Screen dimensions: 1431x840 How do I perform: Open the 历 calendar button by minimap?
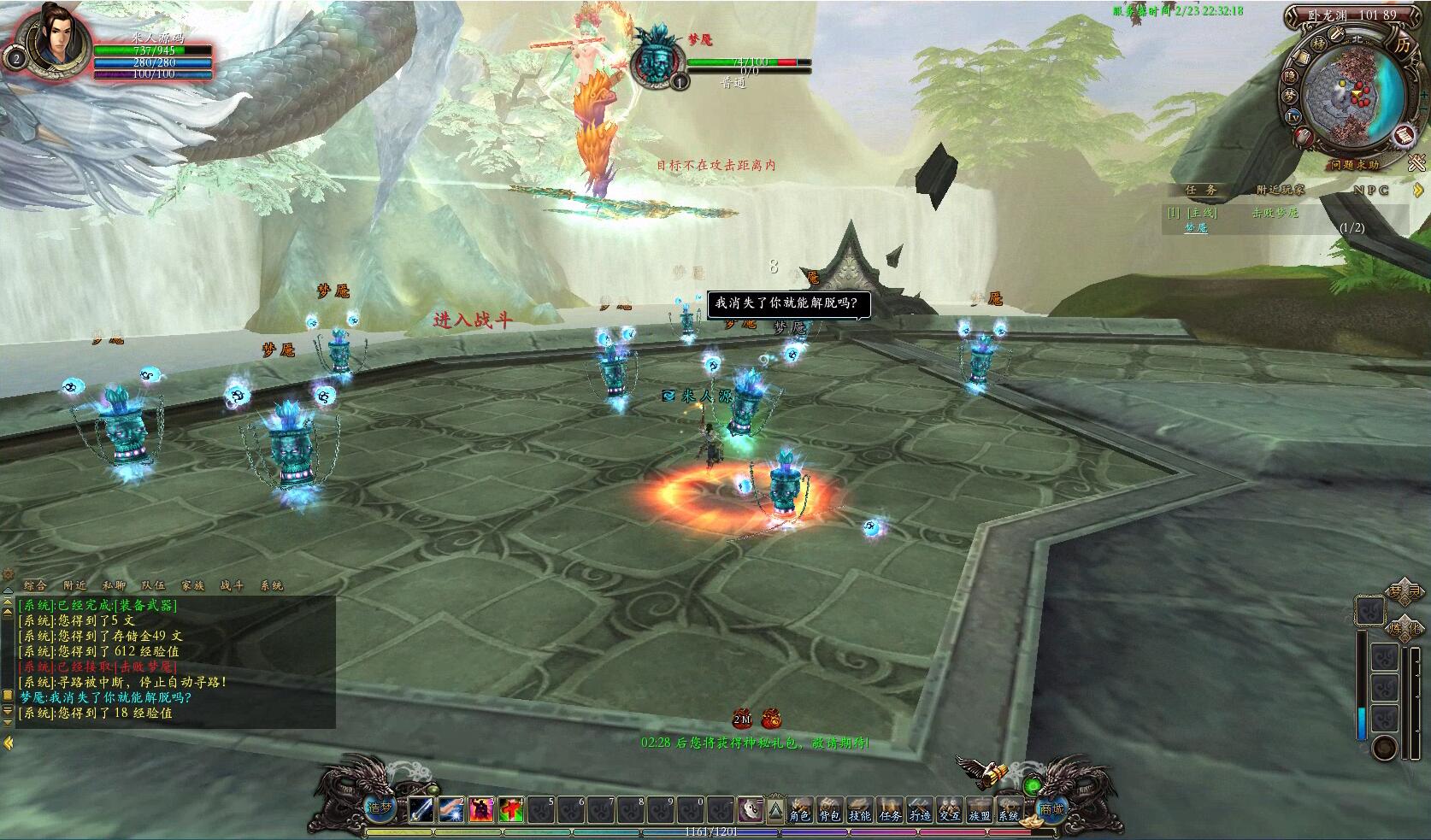[x=1403, y=44]
